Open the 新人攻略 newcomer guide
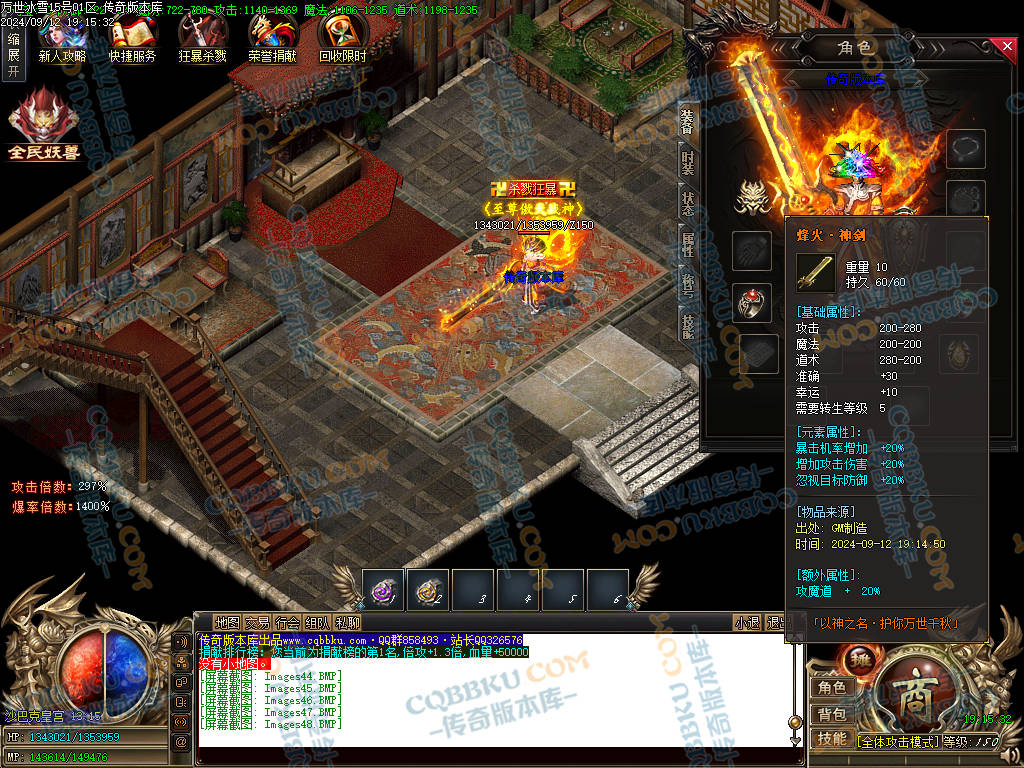Viewport: 1024px width, 768px height. click(62, 38)
